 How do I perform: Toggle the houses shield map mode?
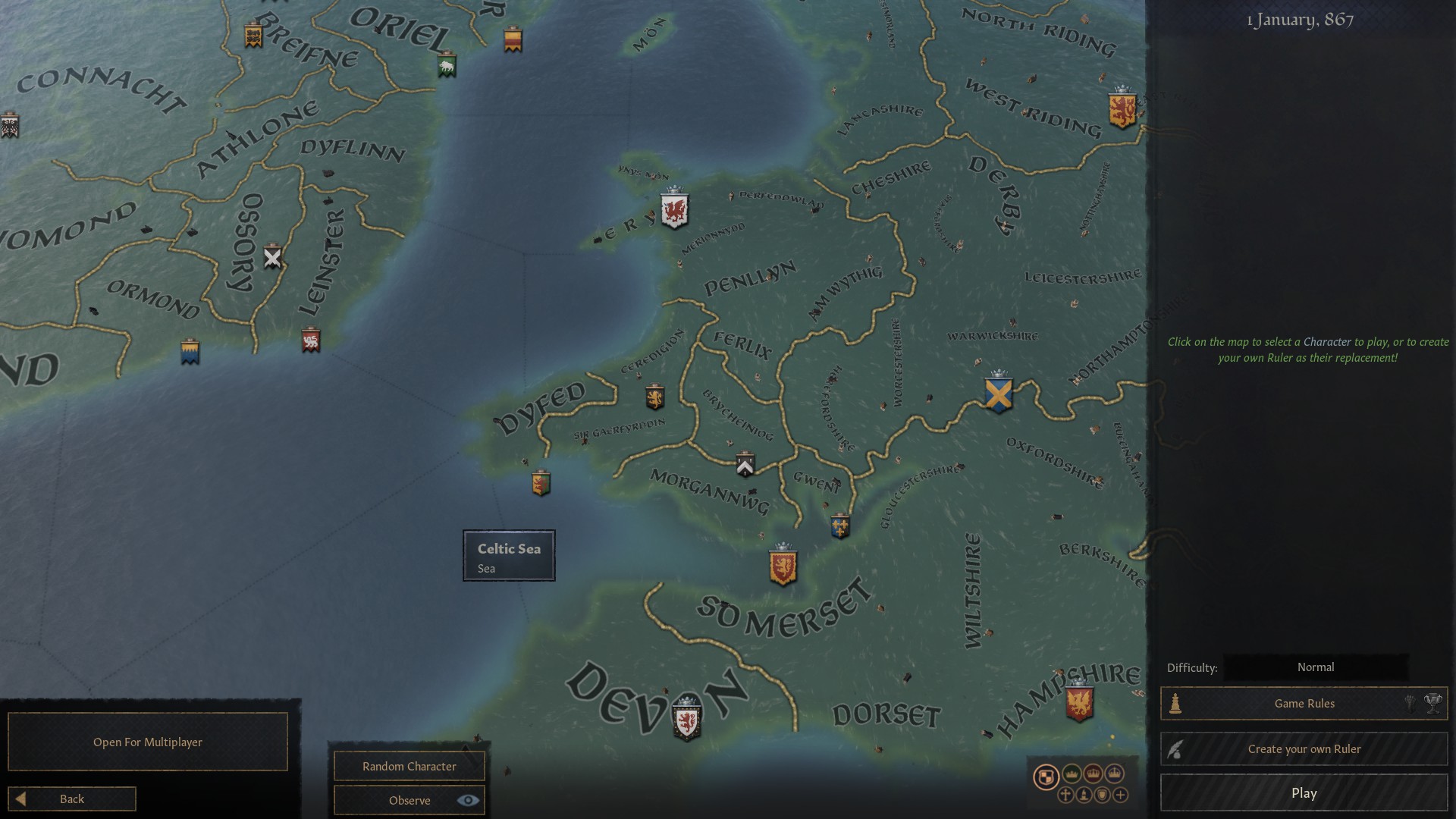coord(1102,795)
